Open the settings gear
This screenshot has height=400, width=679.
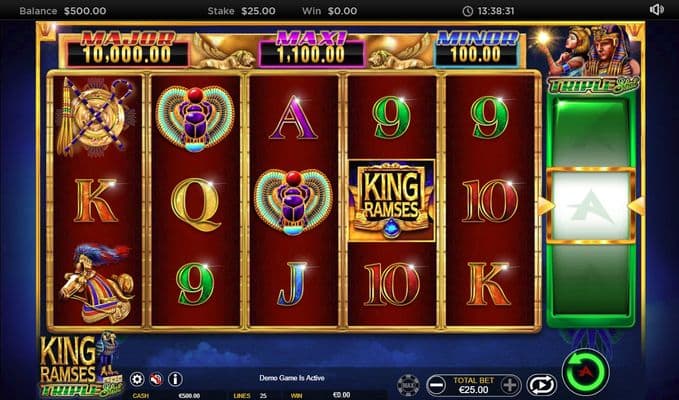[x=137, y=379]
